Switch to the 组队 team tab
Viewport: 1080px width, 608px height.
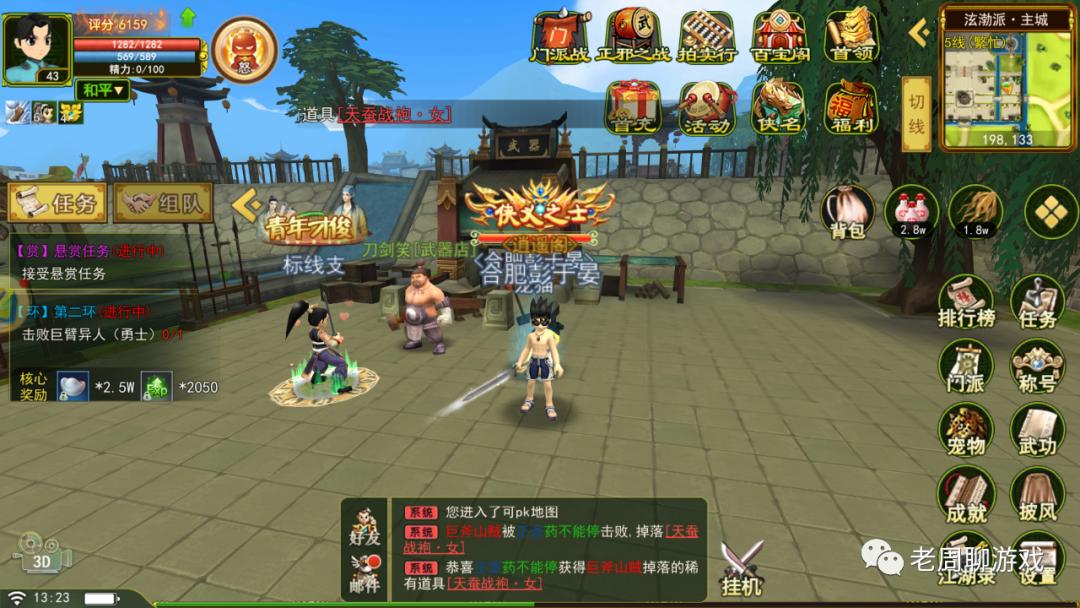163,203
